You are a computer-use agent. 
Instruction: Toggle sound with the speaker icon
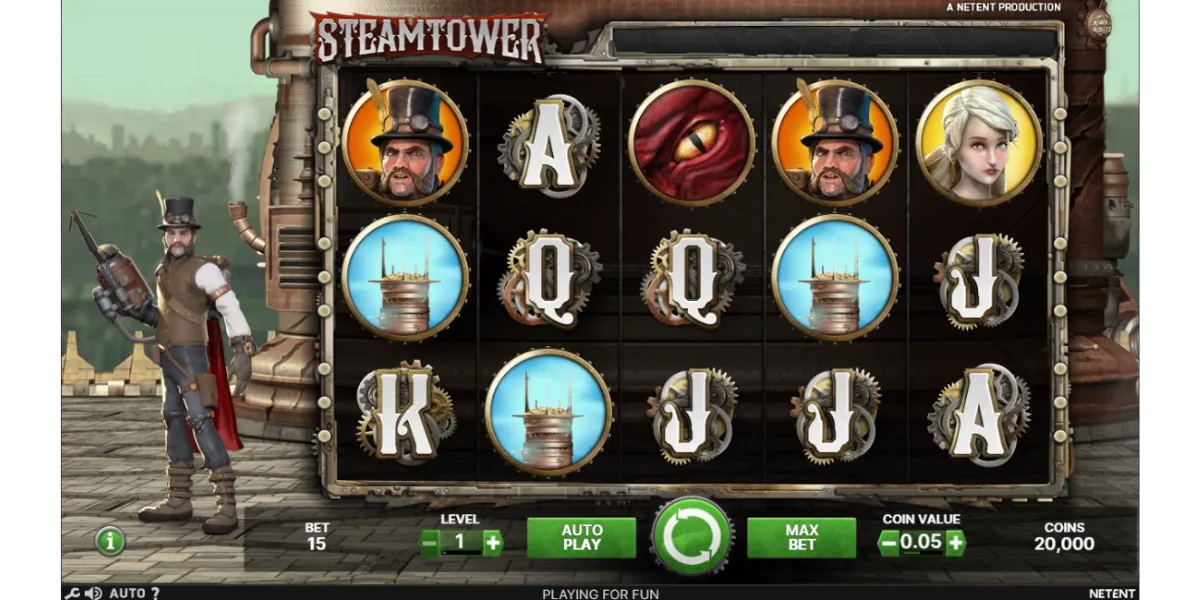pos(93,593)
